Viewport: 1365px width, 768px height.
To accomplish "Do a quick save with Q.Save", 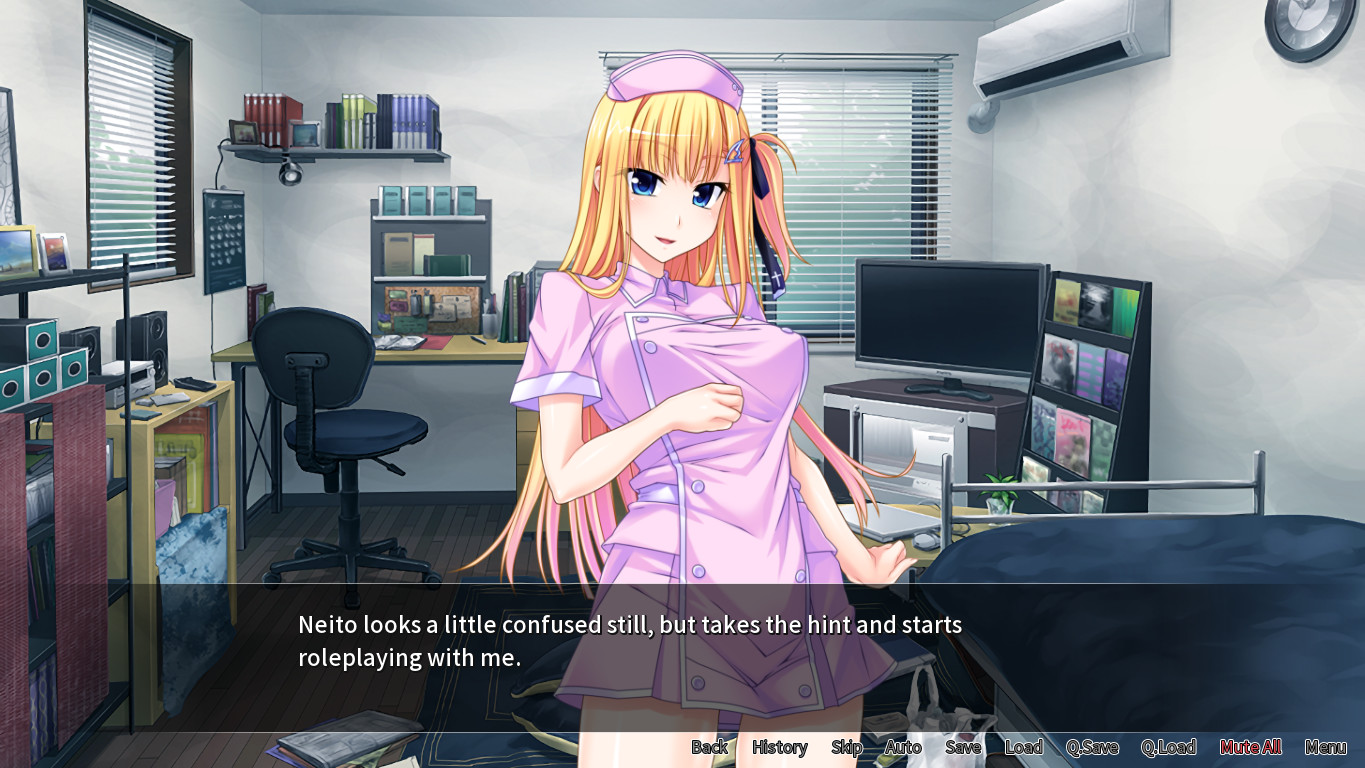I will tap(1091, 747).
